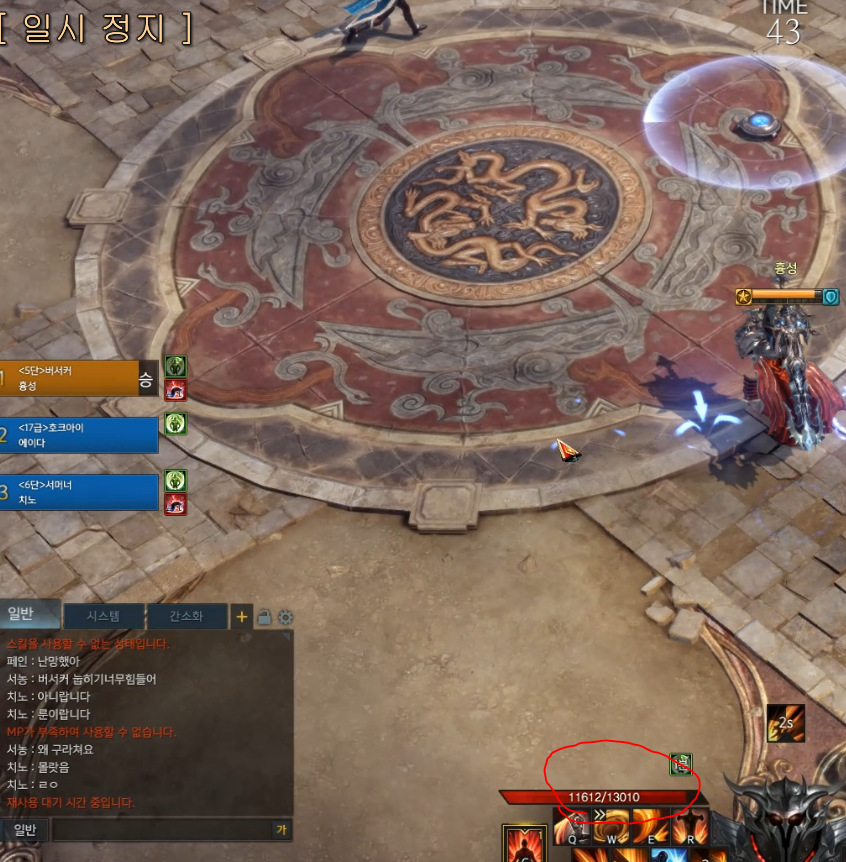The height and width of the screenshot is (862, 846).
Task: Click the chat message input field
Action: pos(160,829)
